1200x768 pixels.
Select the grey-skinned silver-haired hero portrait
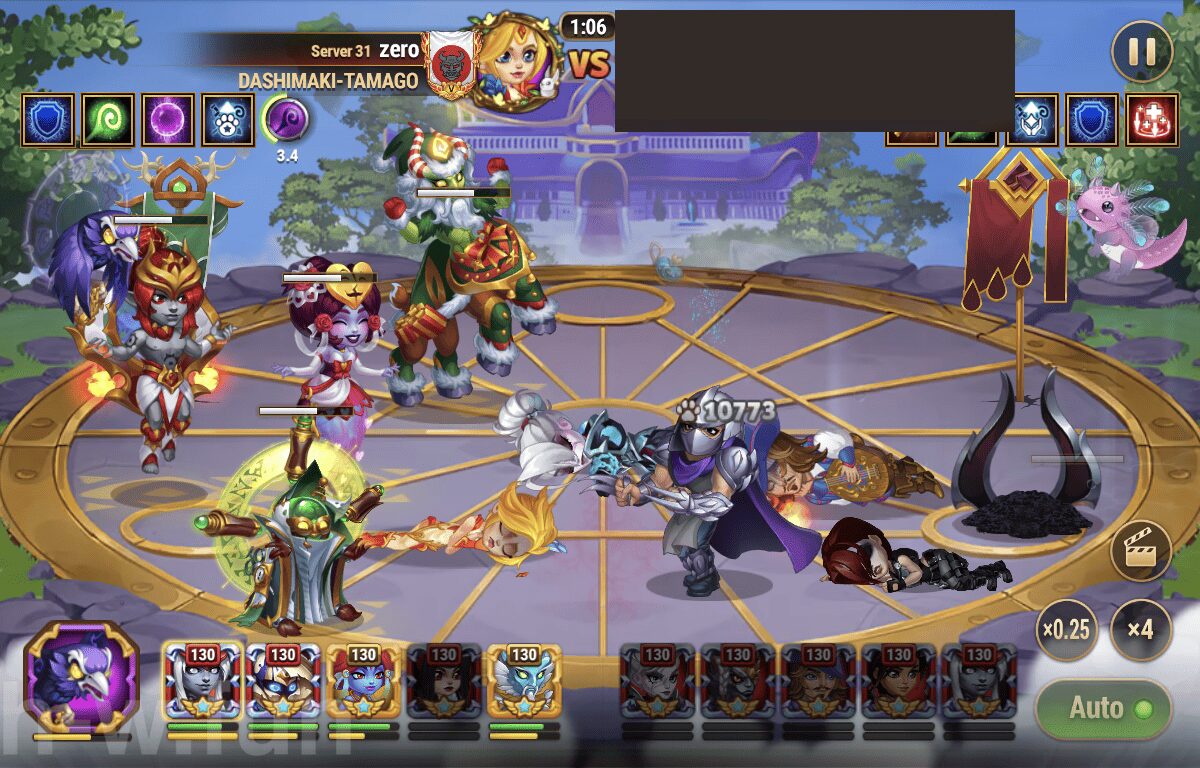tap(202, 682)
